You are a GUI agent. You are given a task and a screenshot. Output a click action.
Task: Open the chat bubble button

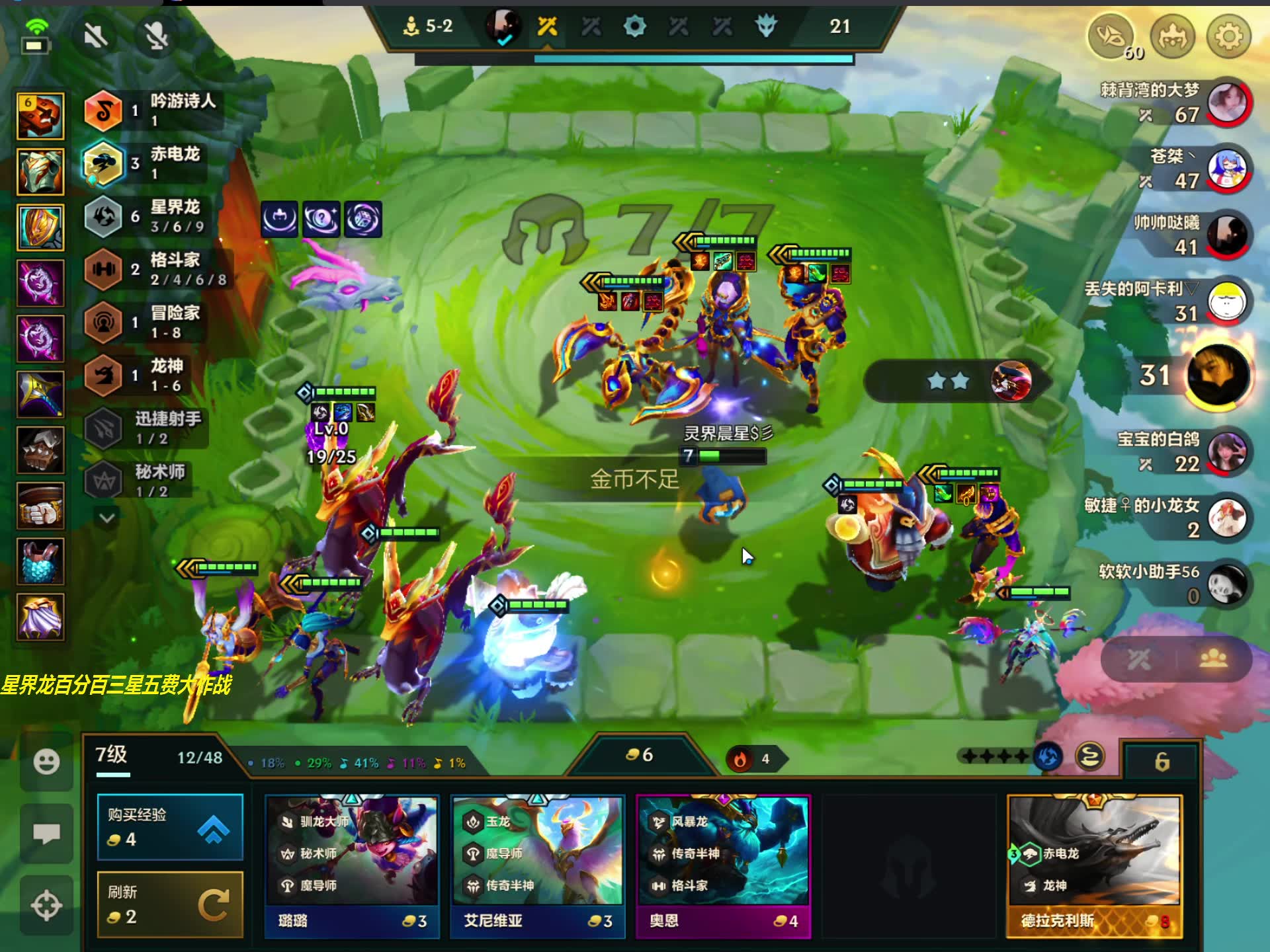46,833
